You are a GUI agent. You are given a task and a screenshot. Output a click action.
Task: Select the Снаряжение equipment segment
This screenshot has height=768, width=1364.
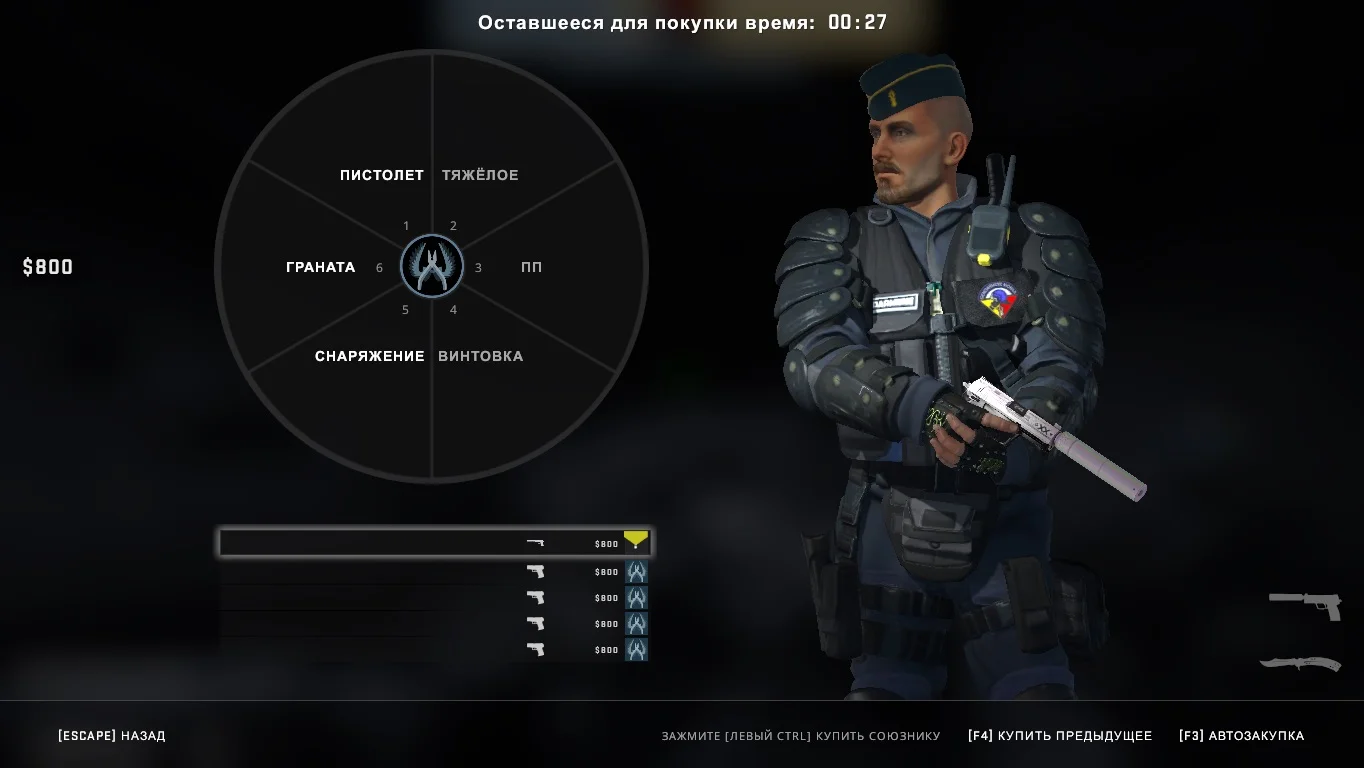coord(369,356)
